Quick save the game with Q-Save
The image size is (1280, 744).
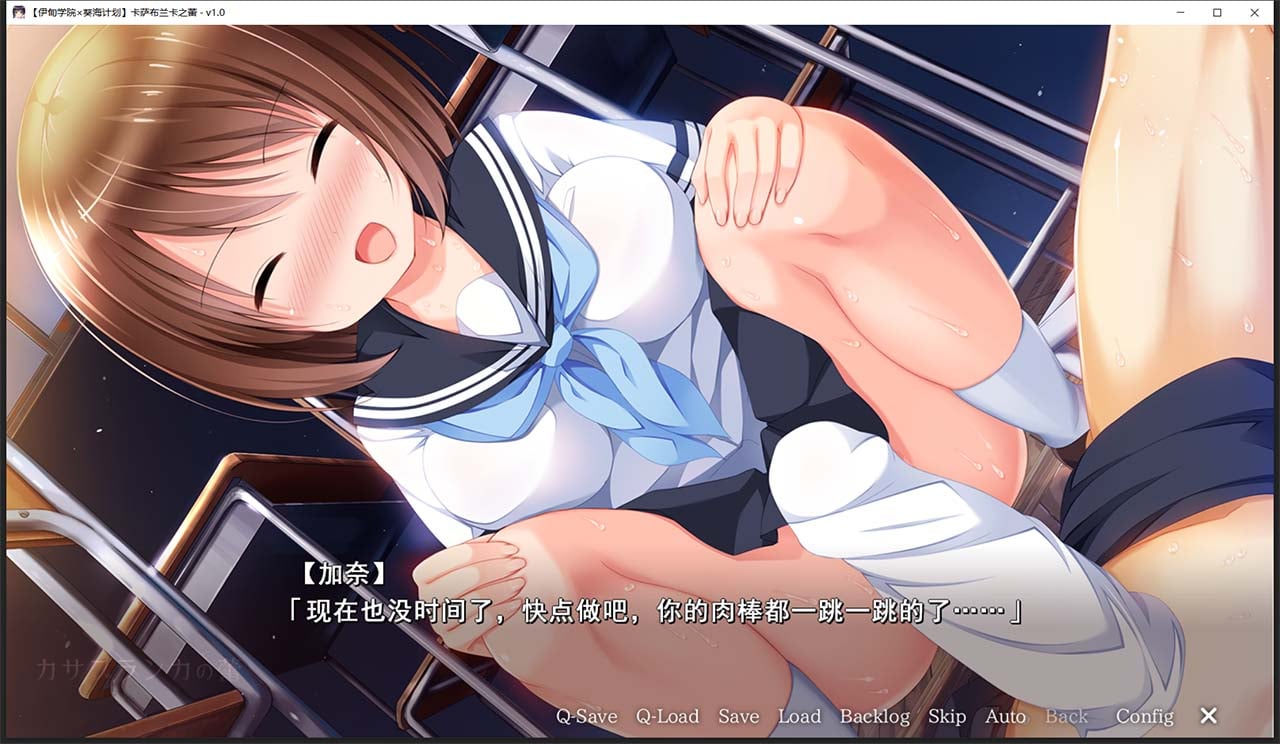tap(588, 717)
